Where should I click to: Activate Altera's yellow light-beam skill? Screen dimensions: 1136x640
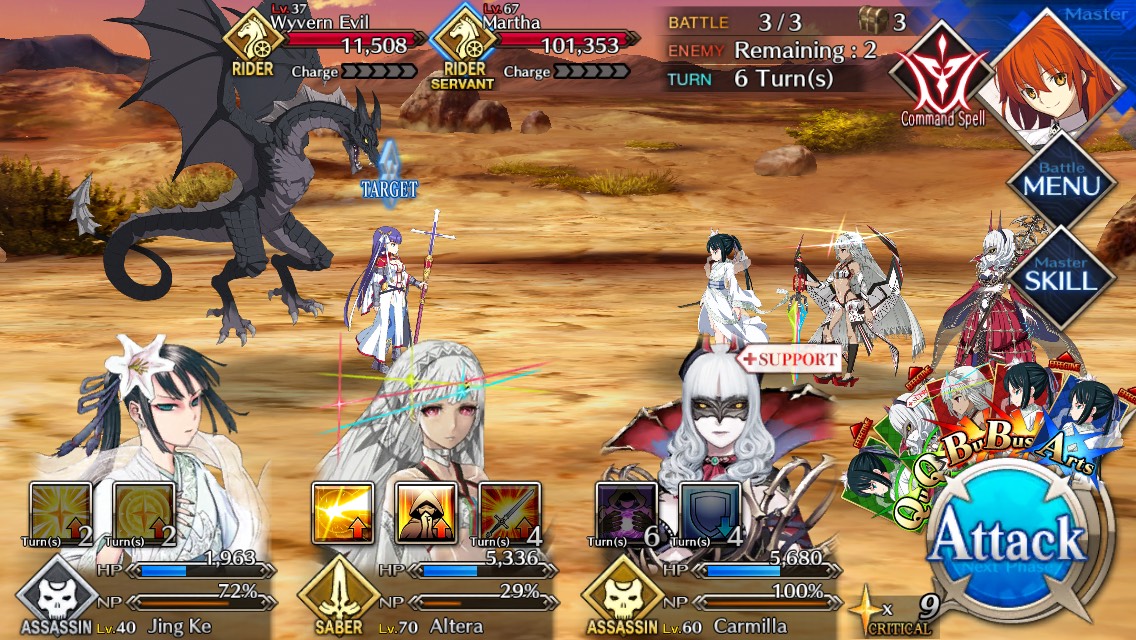pyautogui.click(x=343, y=513)
